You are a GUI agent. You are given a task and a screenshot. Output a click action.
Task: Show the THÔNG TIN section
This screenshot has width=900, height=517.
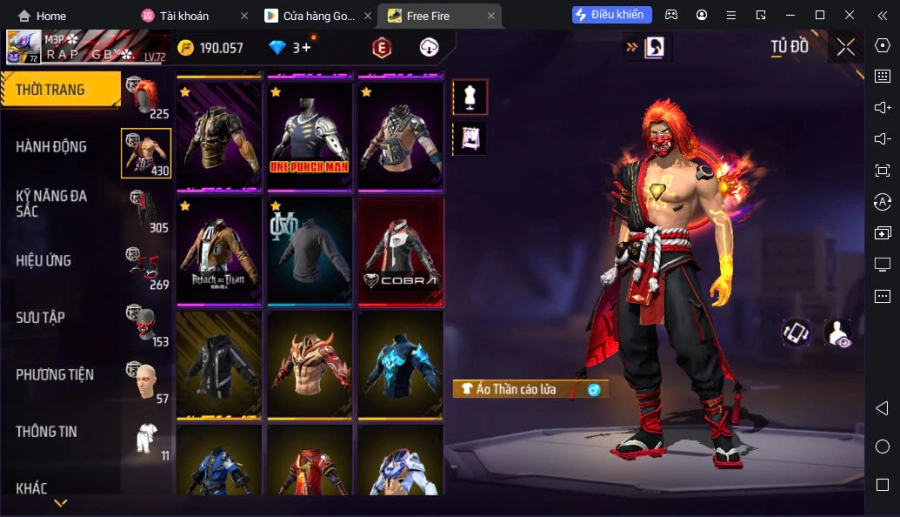[x=47, y=431]
